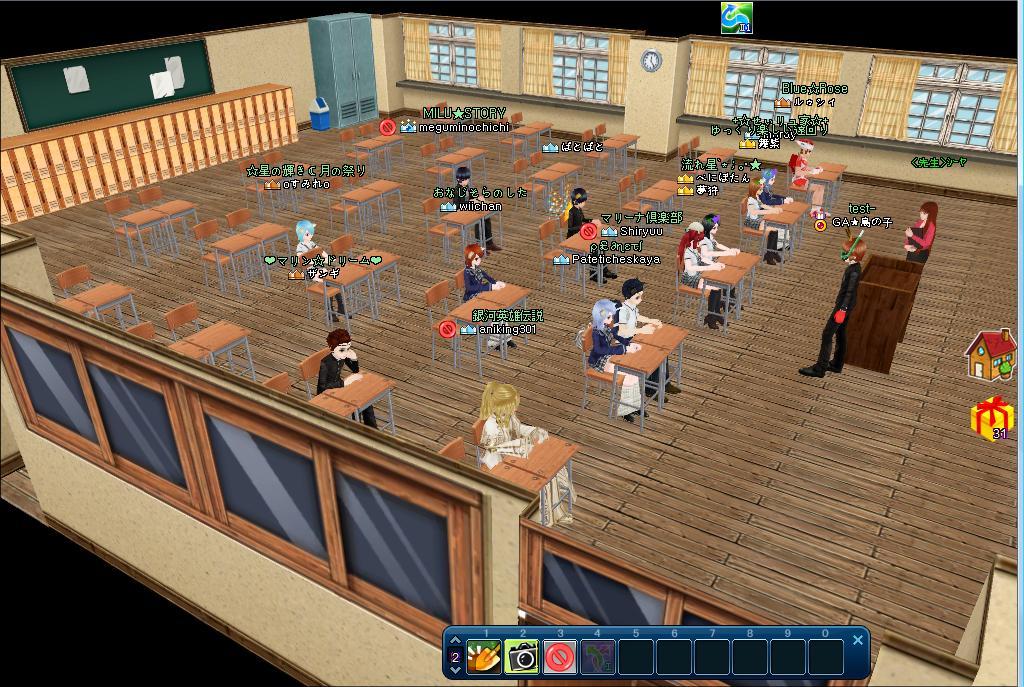
Task: Switch hotbar page with the up arrow
Action: 456,642
